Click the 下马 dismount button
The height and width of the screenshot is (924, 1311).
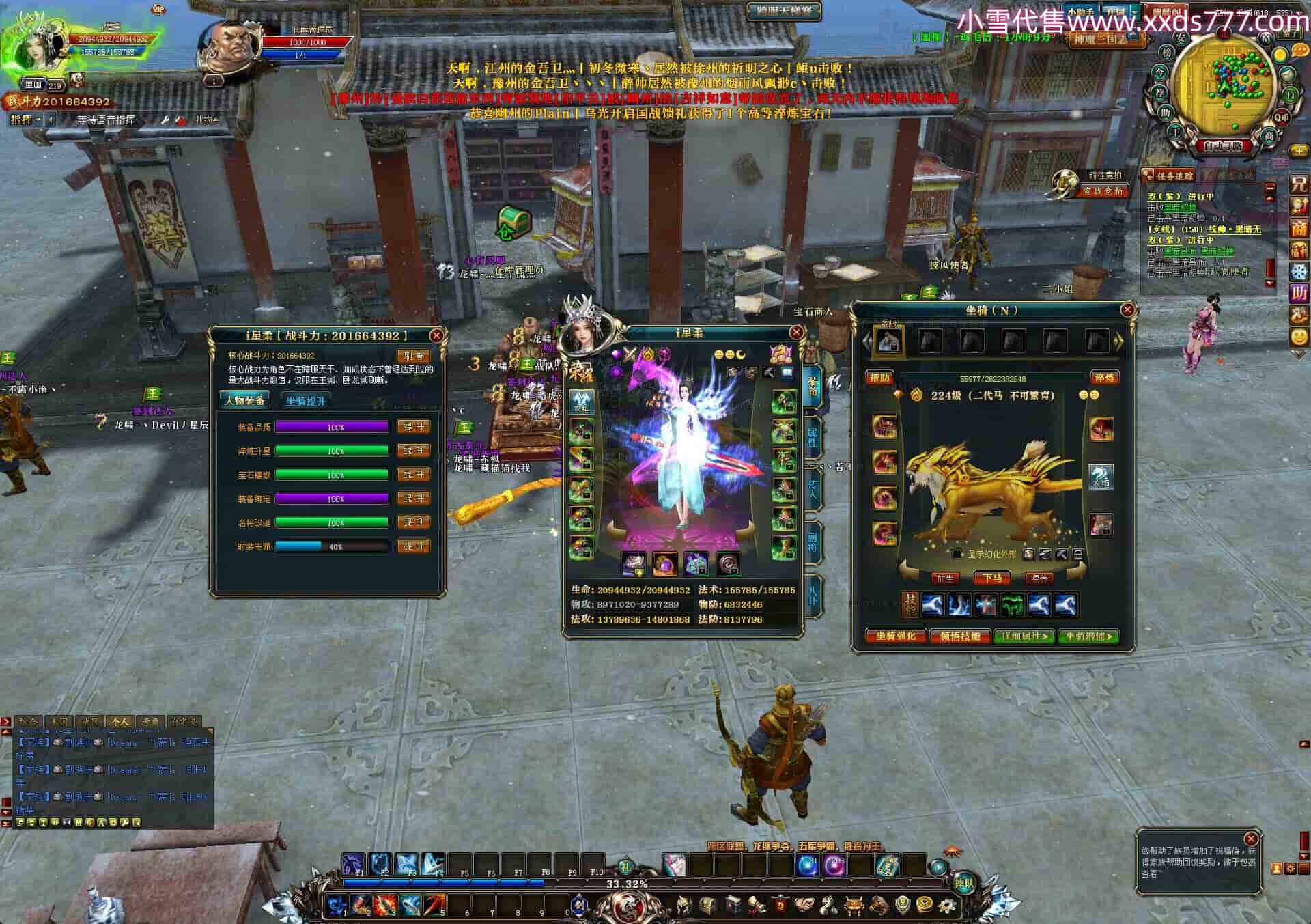pos(992,578)
